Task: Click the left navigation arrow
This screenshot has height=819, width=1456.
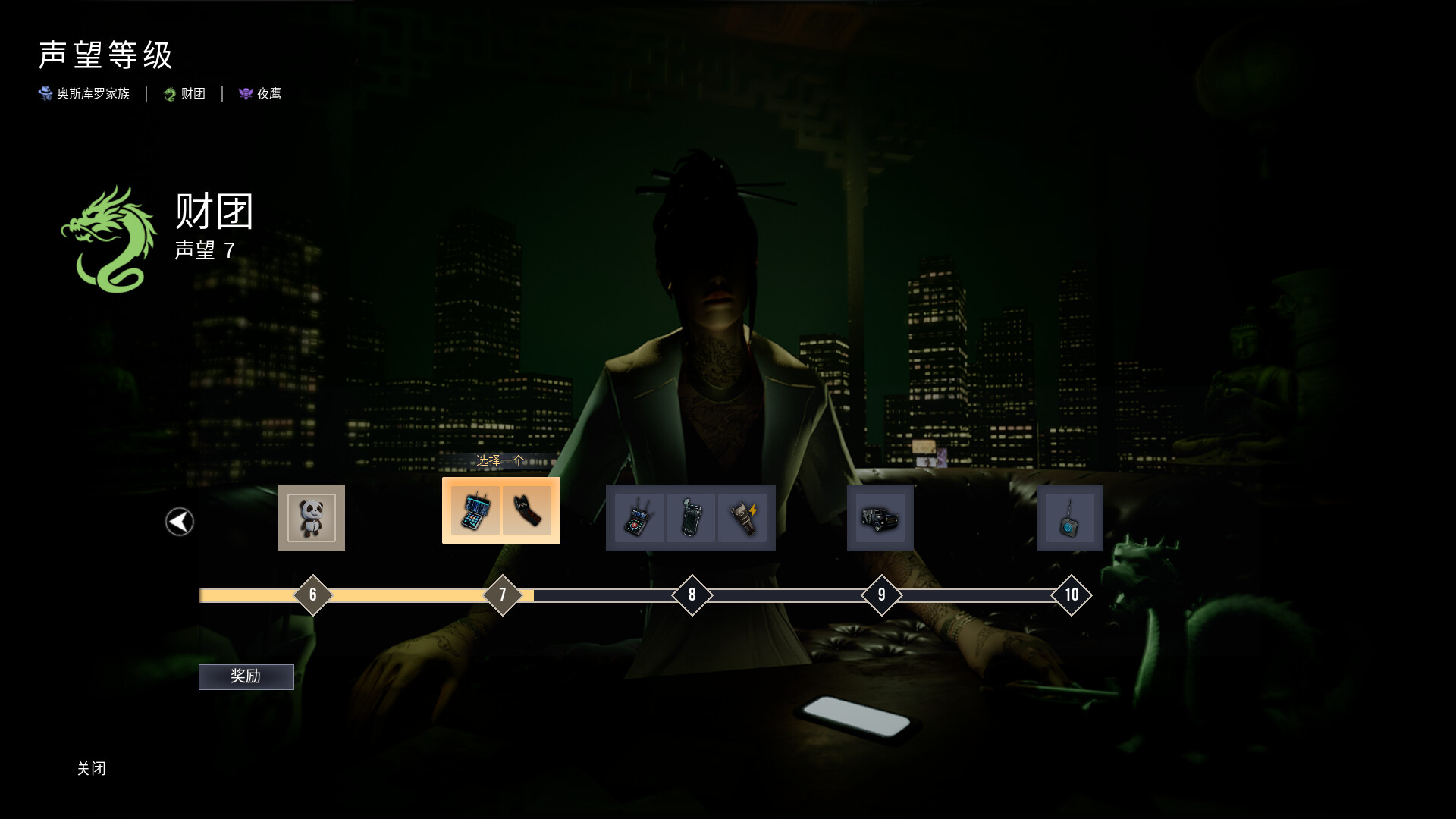Action: click(x=179, y=521)
